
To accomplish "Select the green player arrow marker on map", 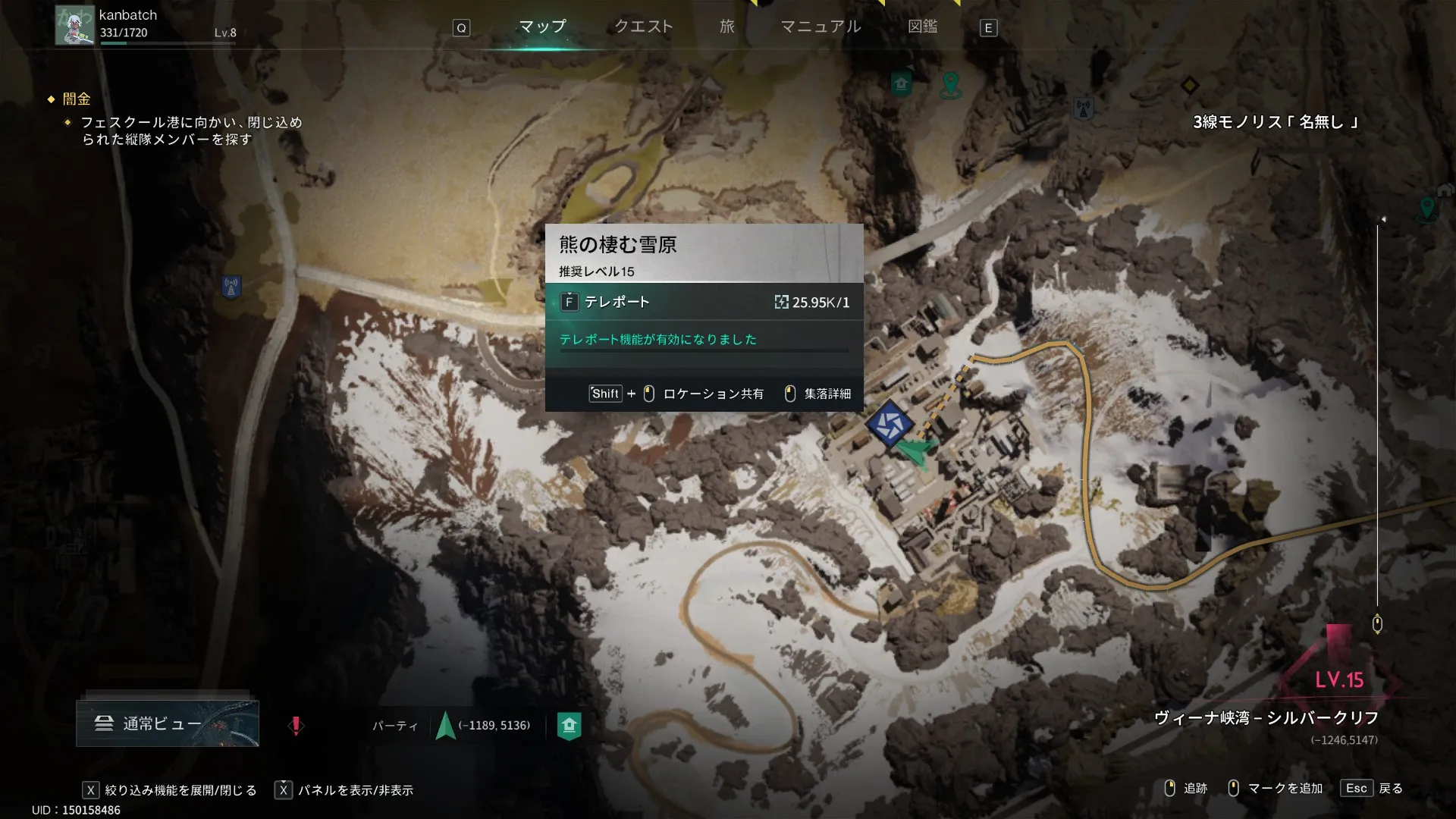I will tap(918, 453).
